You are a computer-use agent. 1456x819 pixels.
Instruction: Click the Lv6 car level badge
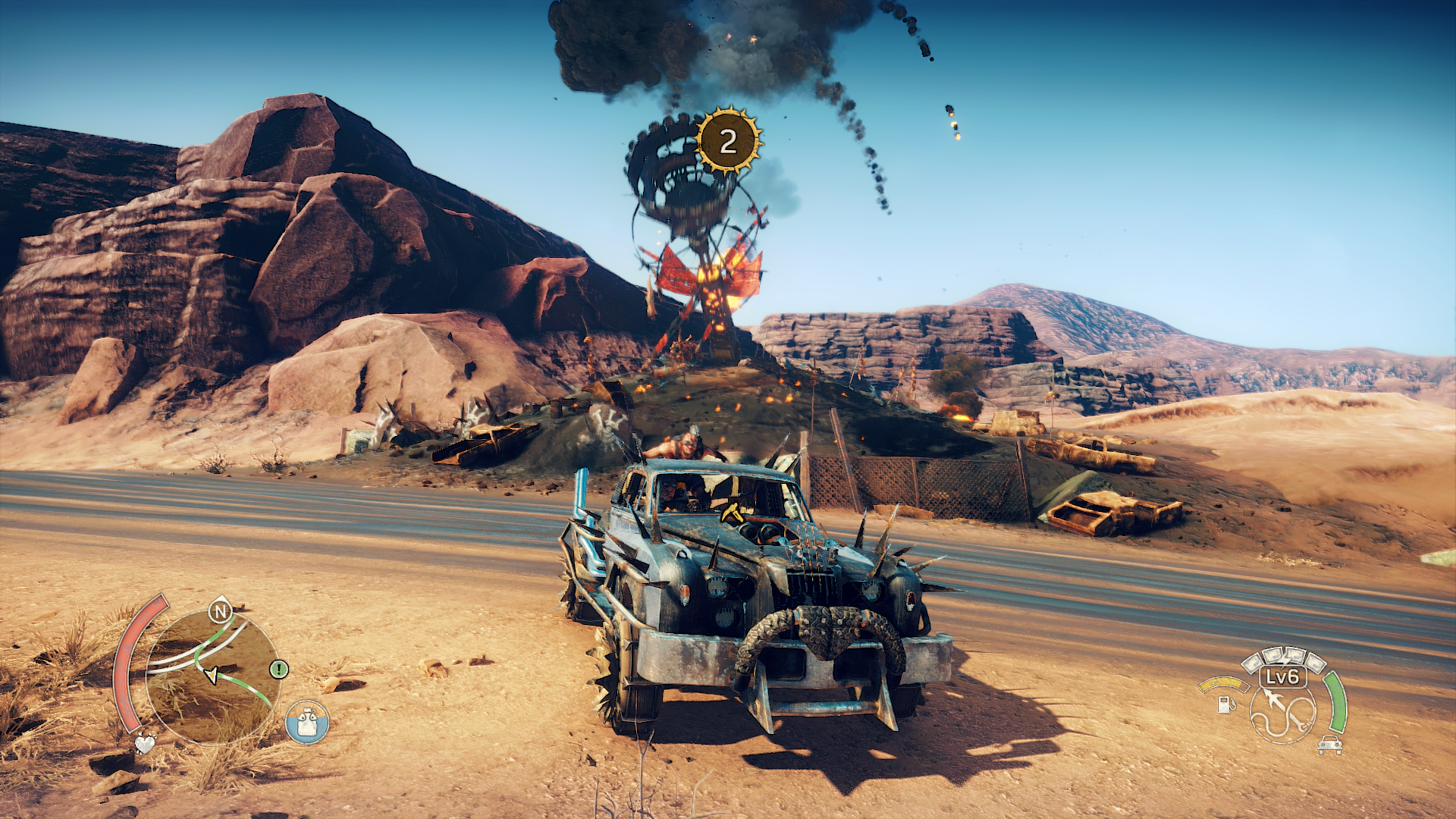[x=1283, y=676]
